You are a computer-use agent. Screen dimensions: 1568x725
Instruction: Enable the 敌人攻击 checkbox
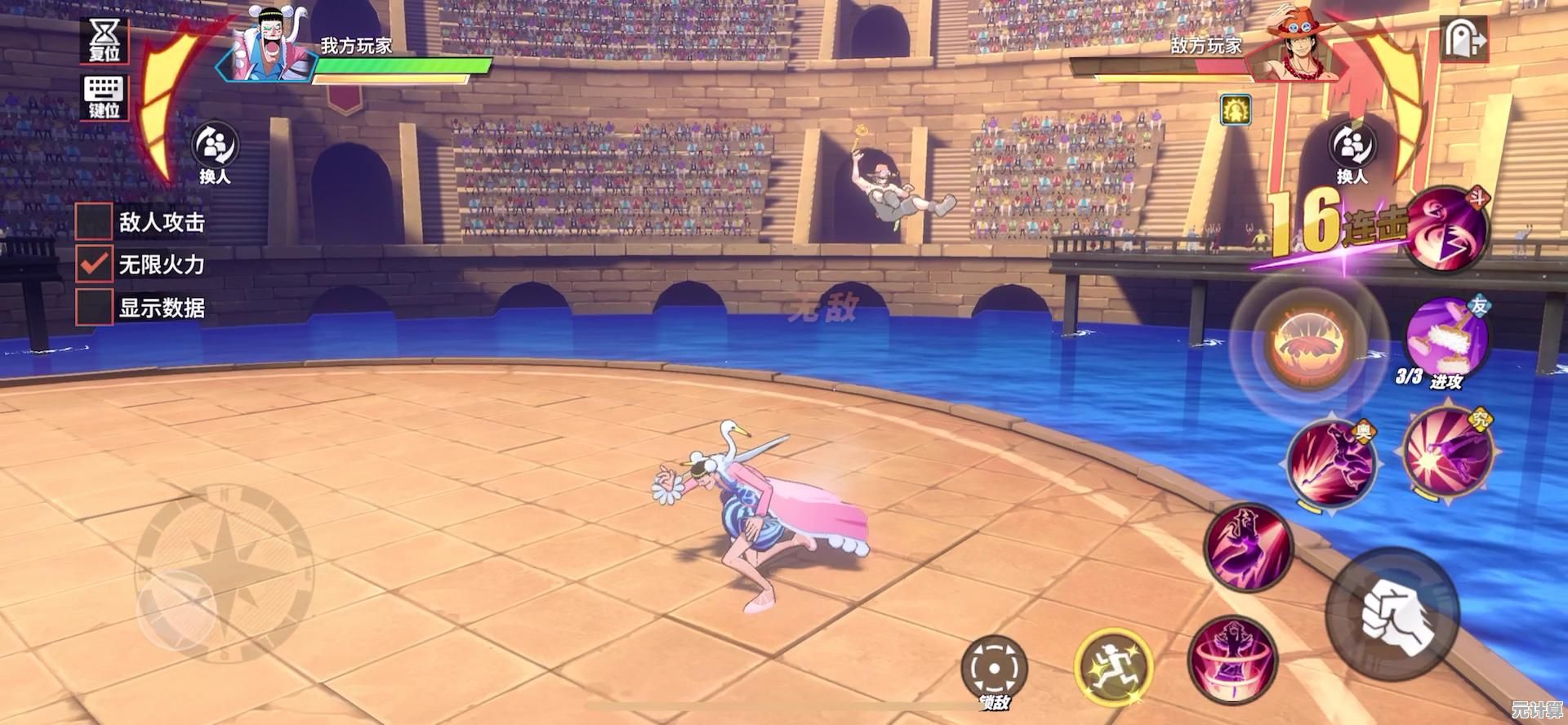pyautogui.click(x=94, y=220)
